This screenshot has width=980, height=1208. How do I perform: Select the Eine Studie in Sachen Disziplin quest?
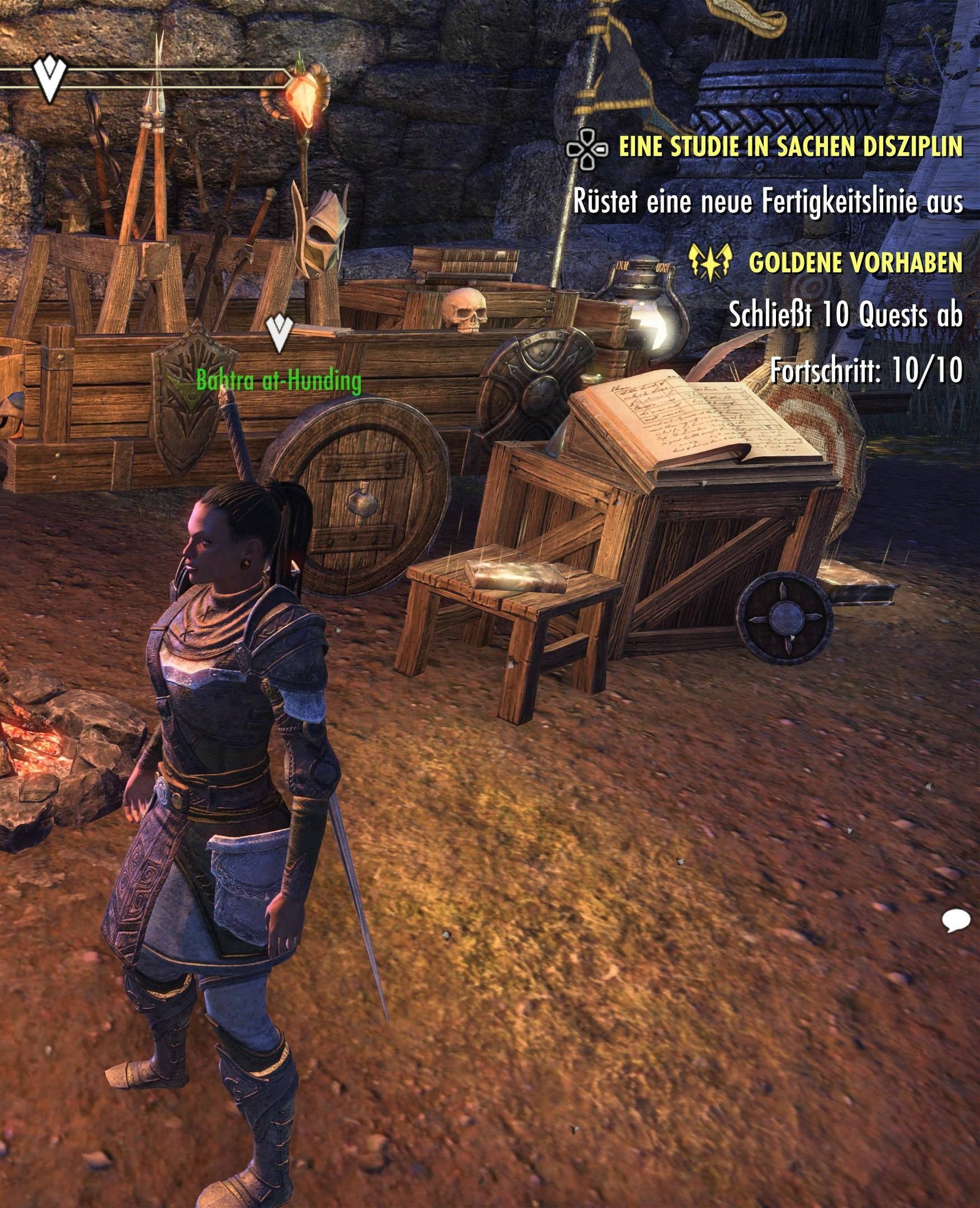[x=790, y=147]
